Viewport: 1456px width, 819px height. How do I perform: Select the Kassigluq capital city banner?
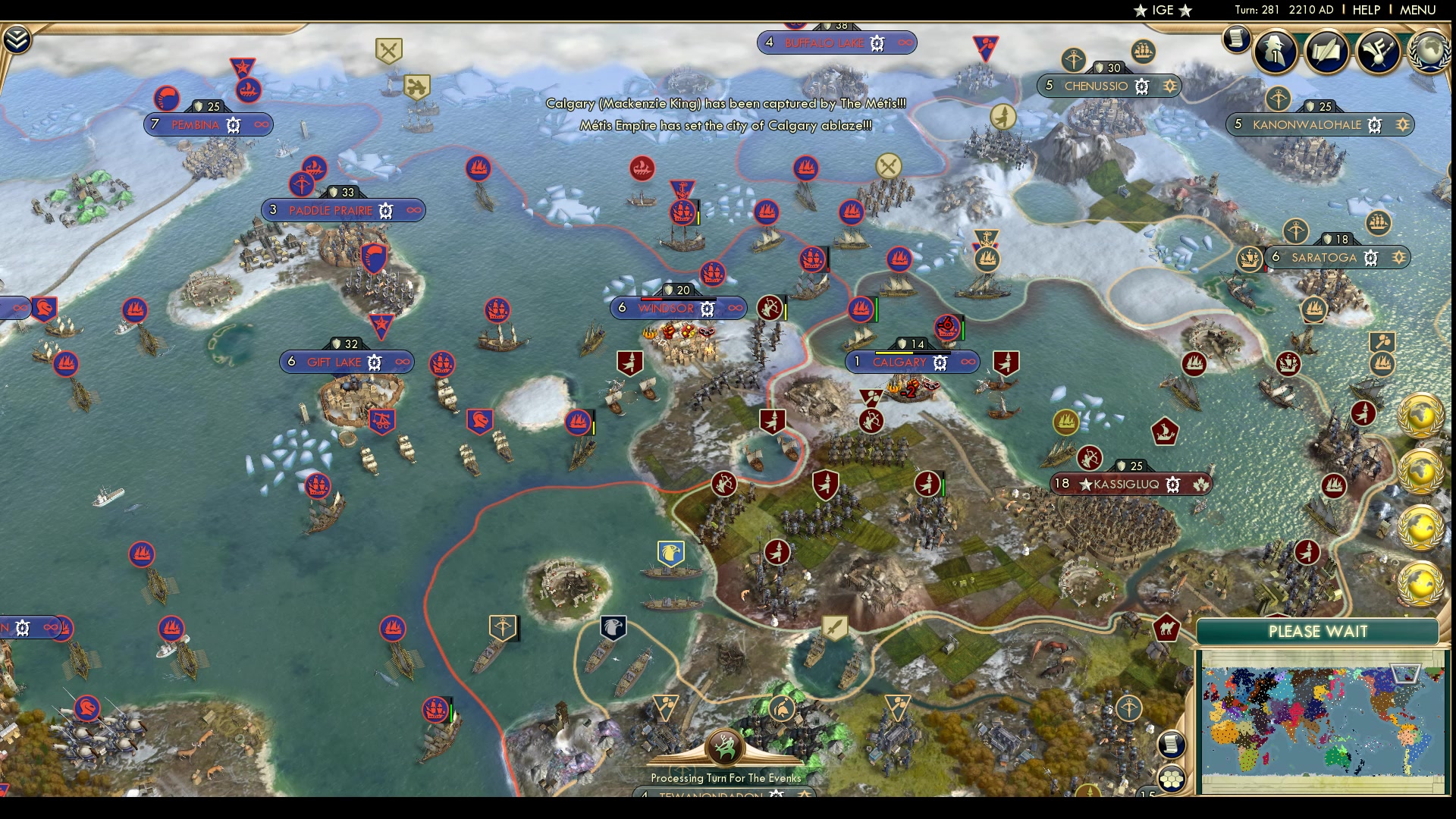pyautogui.click(x=1124, y=484)
